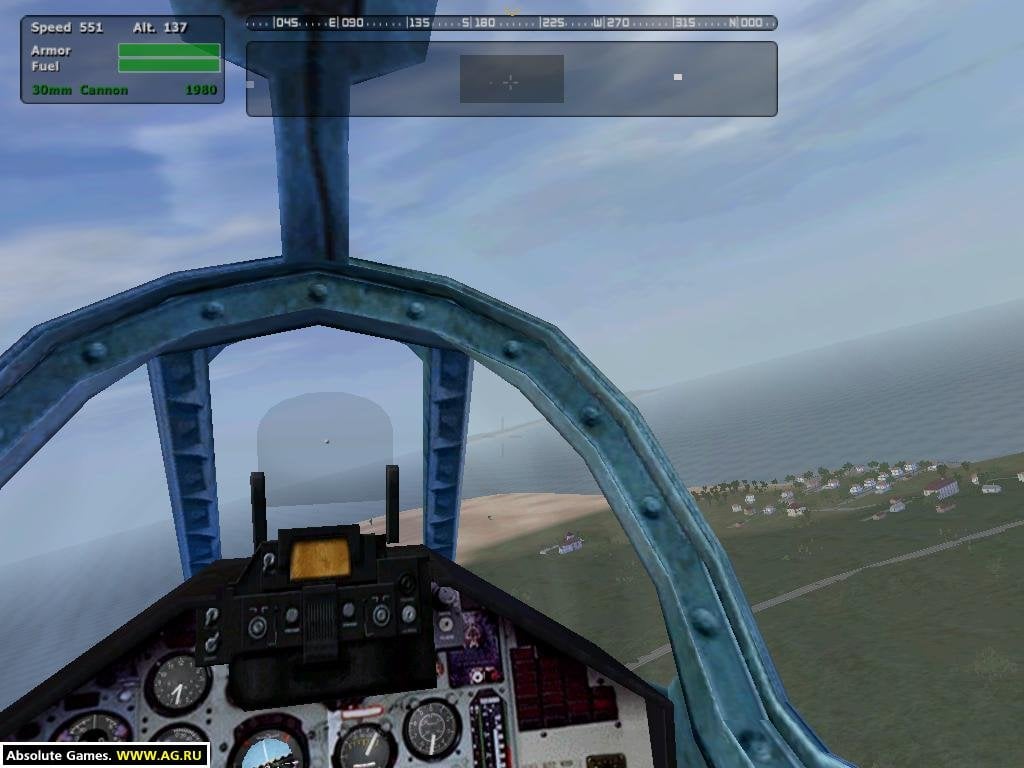Select the white target blip on radar
Viewport: 1024px width, 768px height.
click(678, 76)
